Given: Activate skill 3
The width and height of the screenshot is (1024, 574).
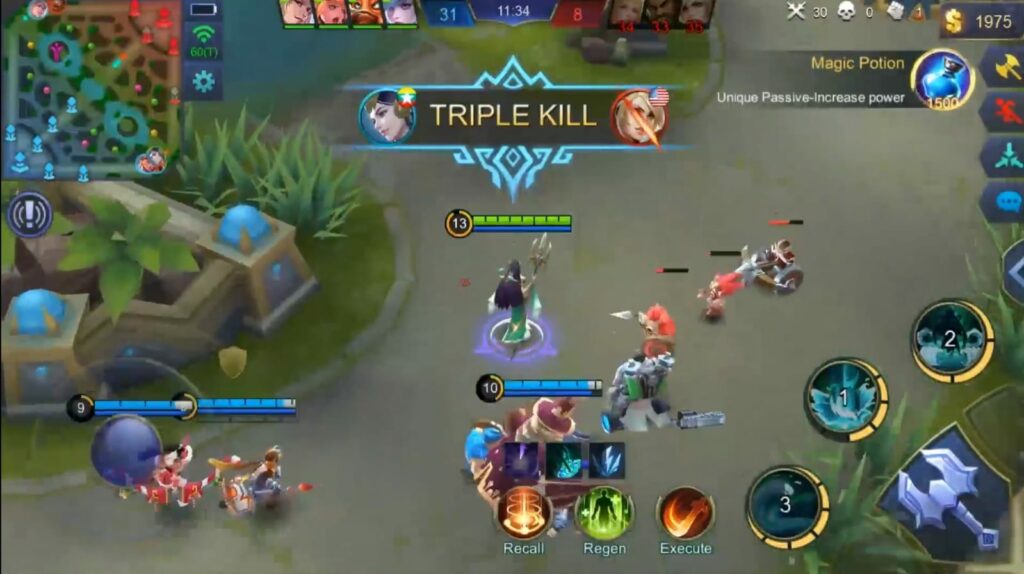Looking at the screenshot, I should 787,506.
